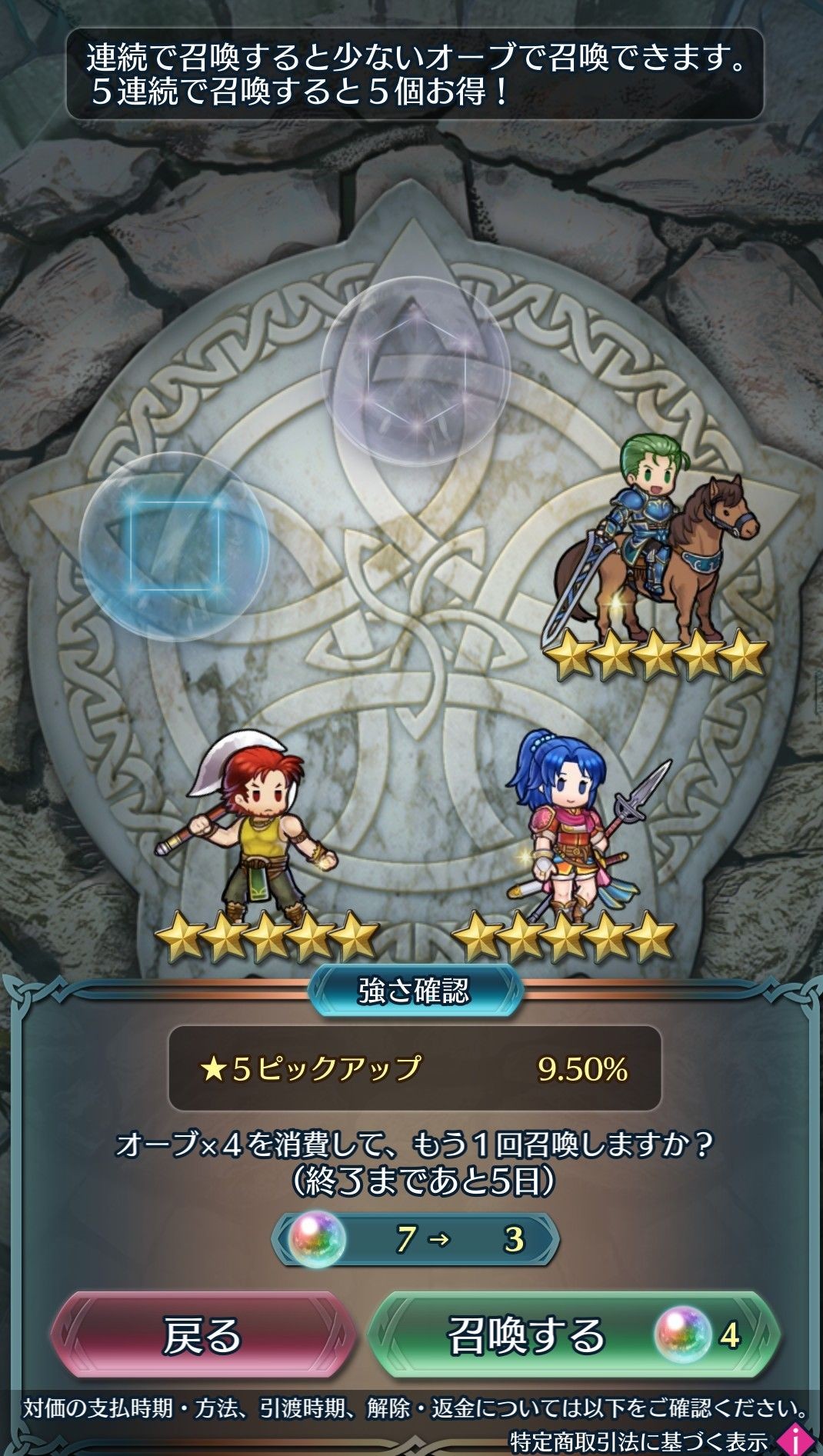Open the pink info icon for 特定商取引法
823x1456 pixels.
794,1439
